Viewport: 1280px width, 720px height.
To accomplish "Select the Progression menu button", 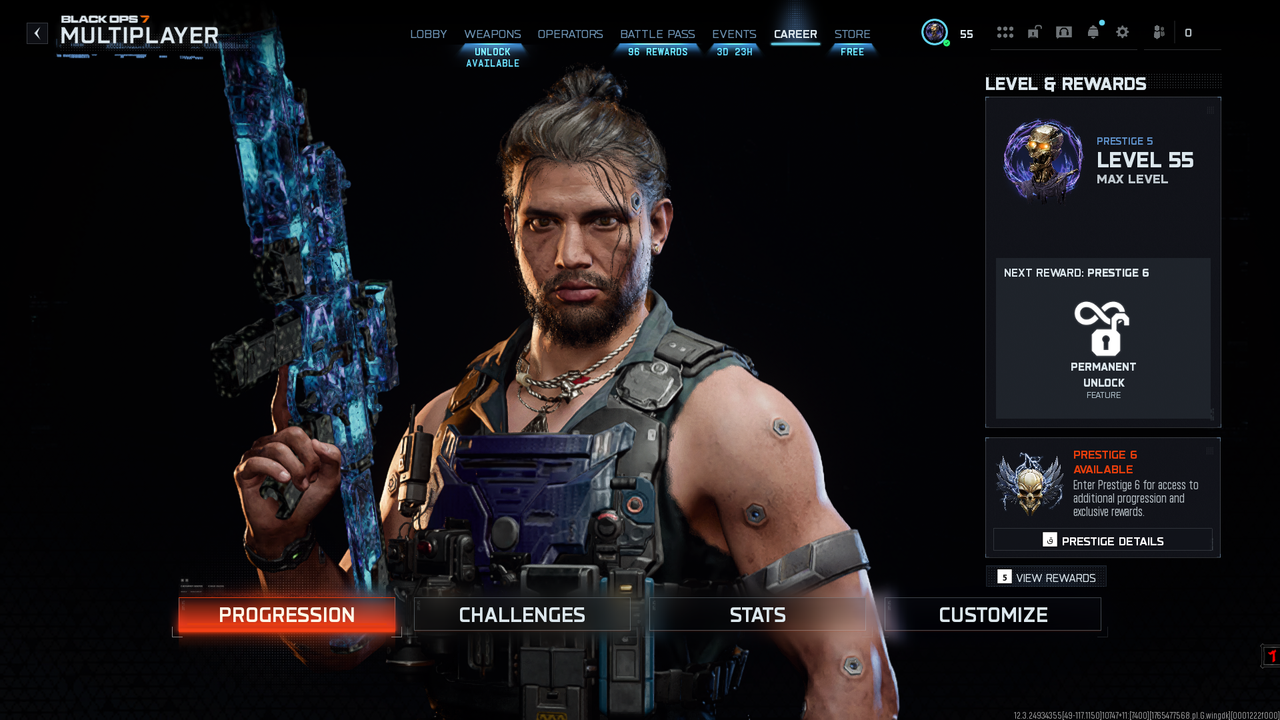I will pyautogui.click(x=287, y=615).
